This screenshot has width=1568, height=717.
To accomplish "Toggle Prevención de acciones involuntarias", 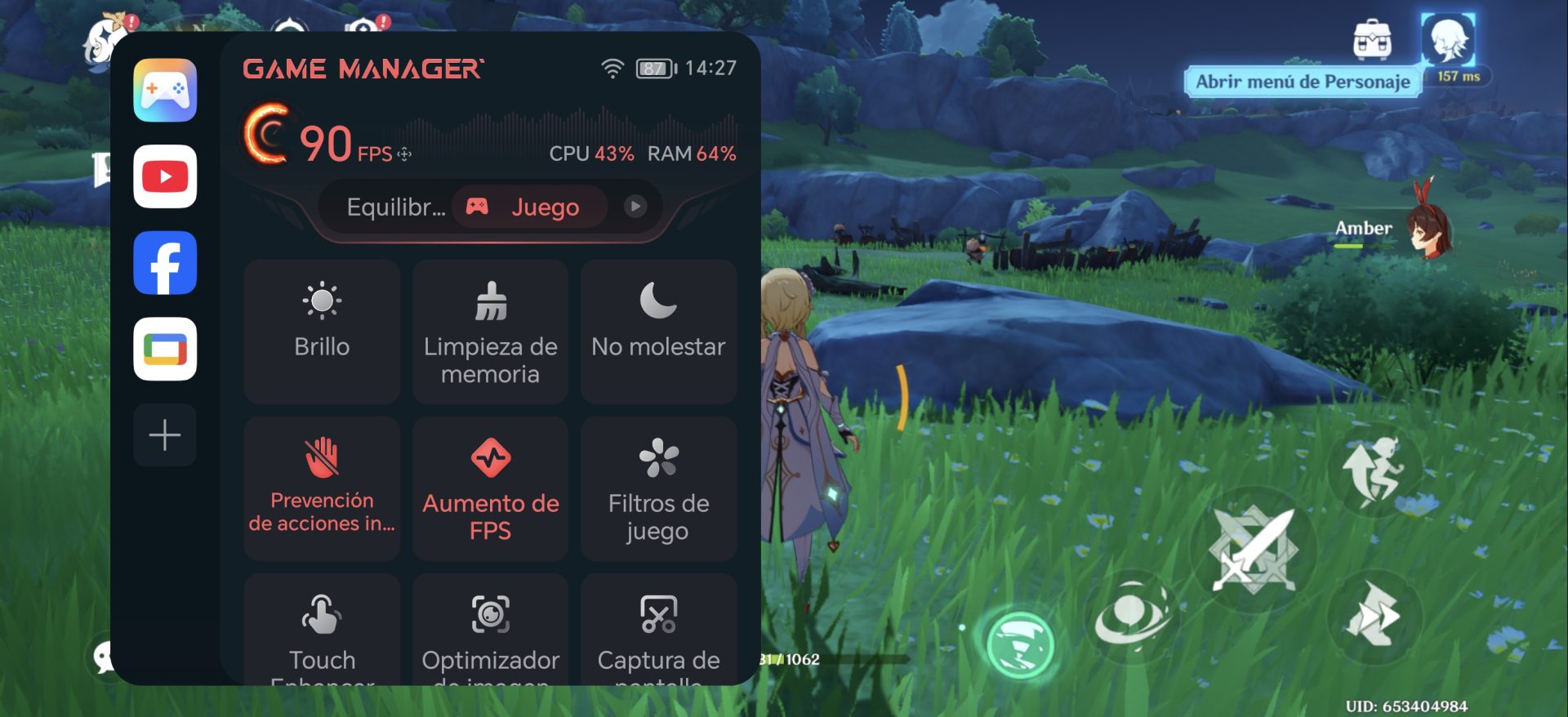I will [322, 488].
